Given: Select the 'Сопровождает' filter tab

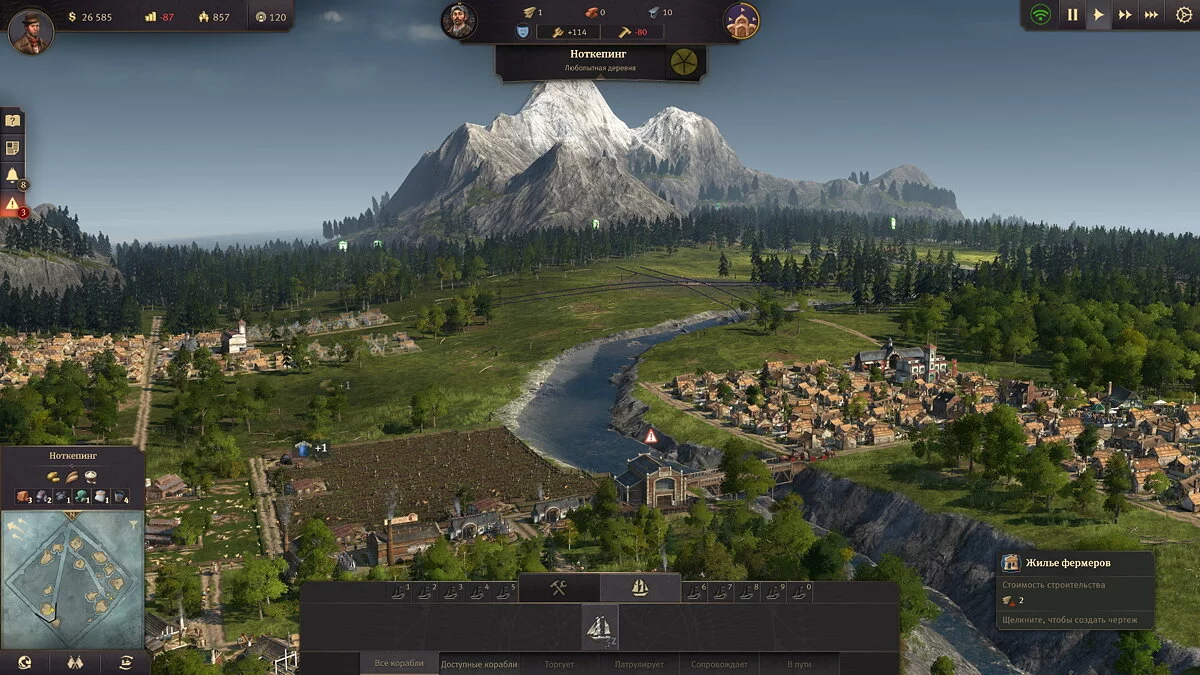Looking at the screenshot, I should [719, 663].
